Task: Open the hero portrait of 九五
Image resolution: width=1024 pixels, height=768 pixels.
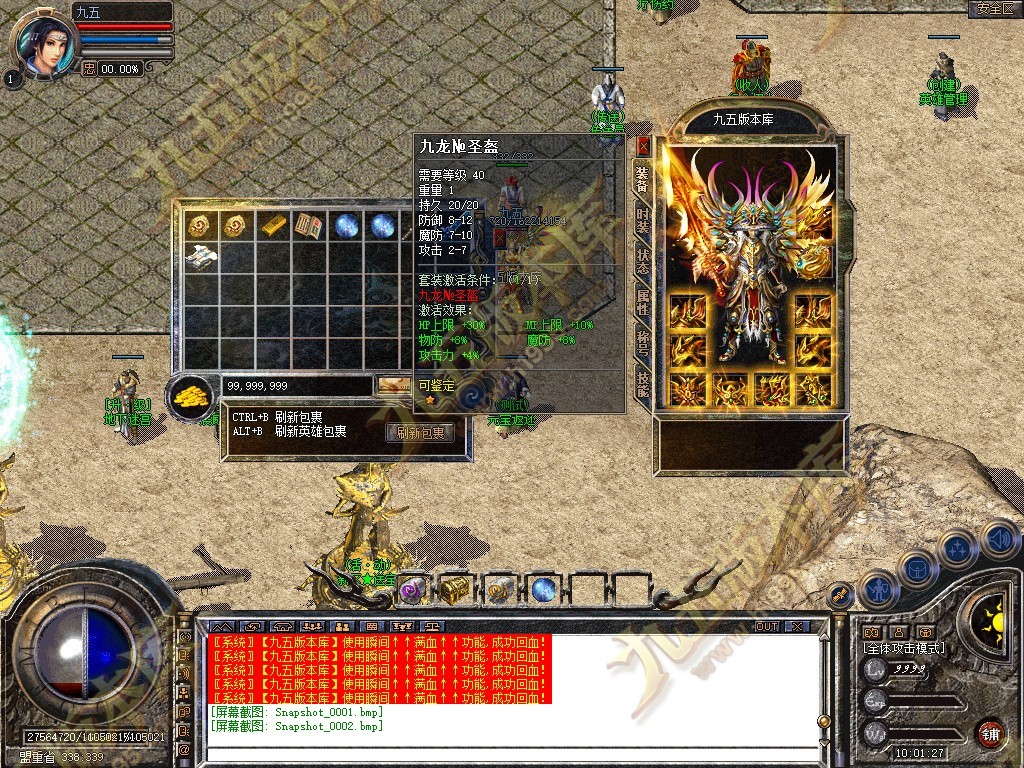Action: coord(42,45)
